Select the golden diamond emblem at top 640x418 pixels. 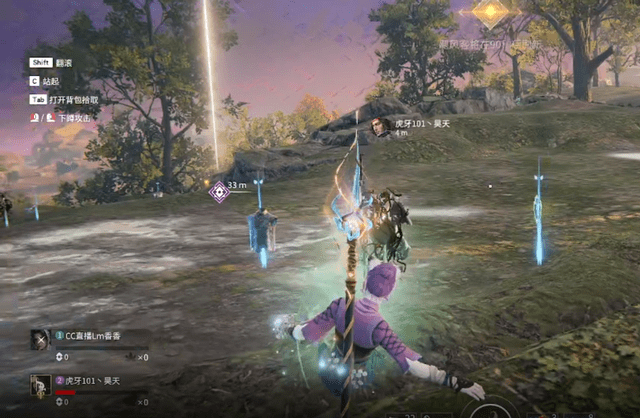pyautogui.click(x=490, y=13)
